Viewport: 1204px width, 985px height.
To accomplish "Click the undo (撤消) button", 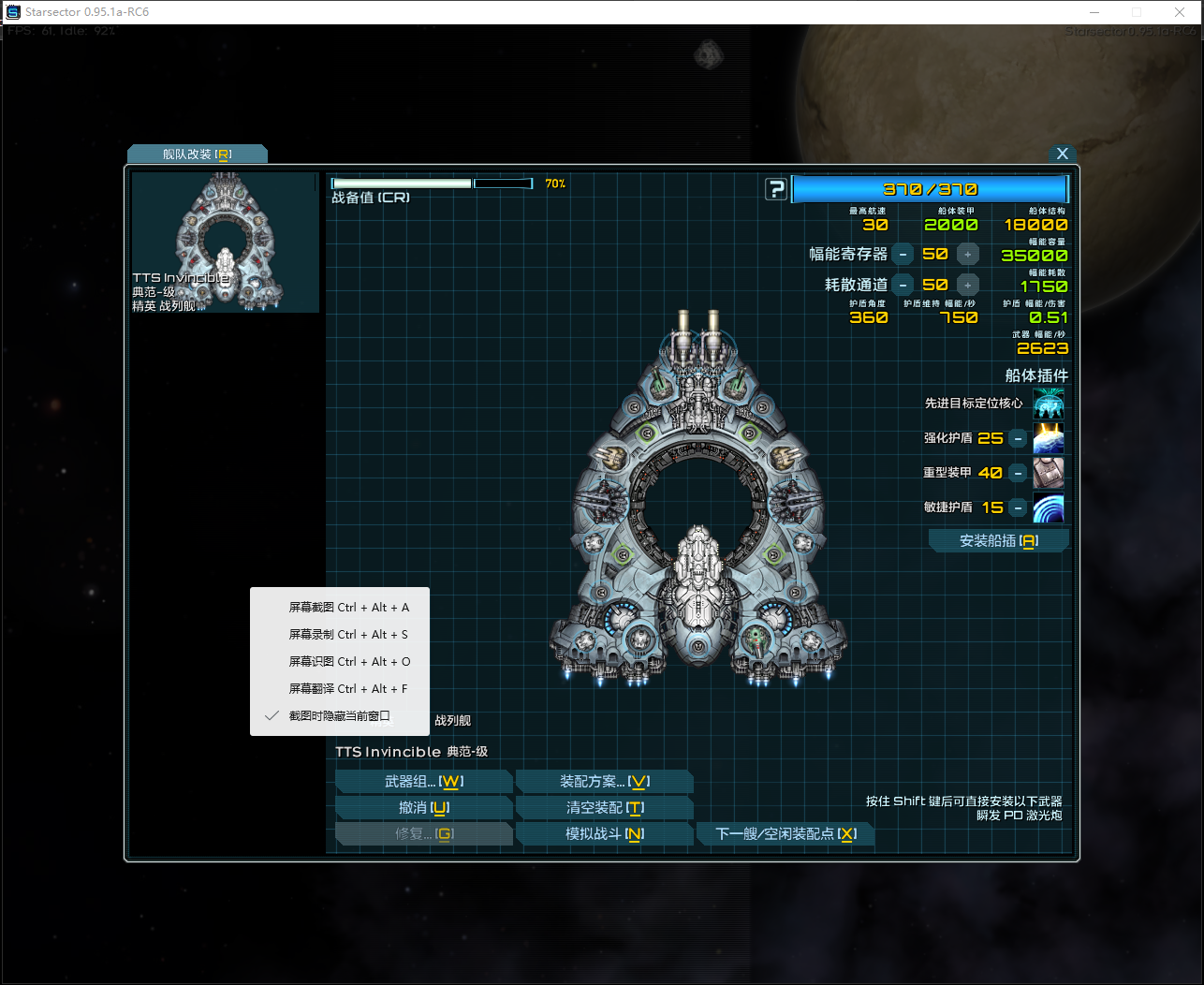I will click(423, 808).
